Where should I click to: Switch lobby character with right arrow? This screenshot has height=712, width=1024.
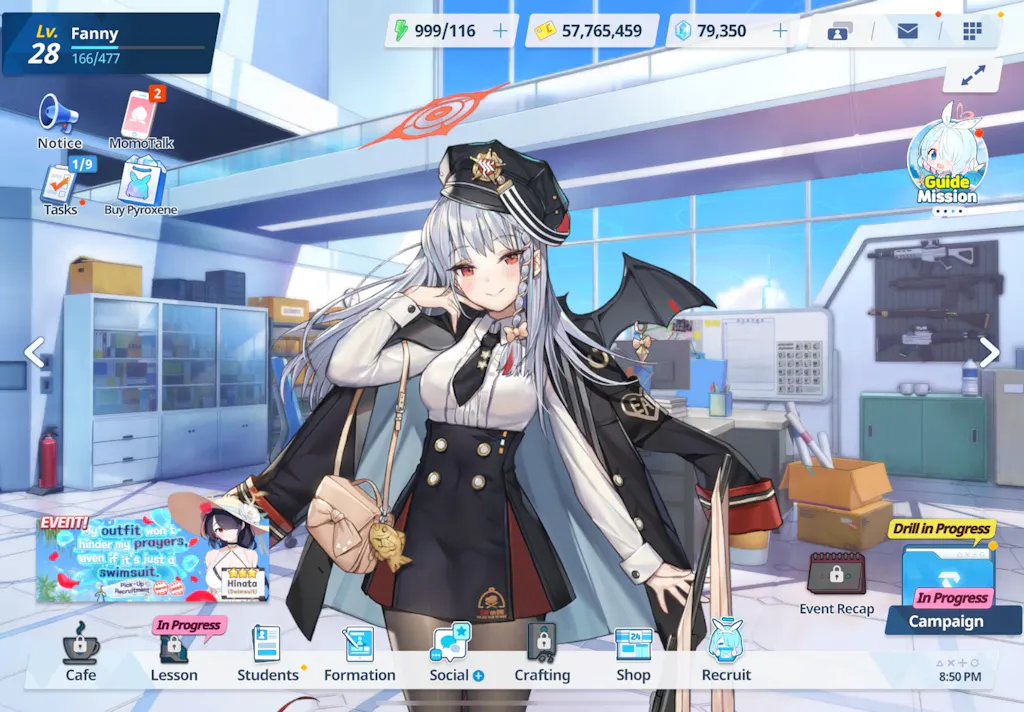pos(989,352)
